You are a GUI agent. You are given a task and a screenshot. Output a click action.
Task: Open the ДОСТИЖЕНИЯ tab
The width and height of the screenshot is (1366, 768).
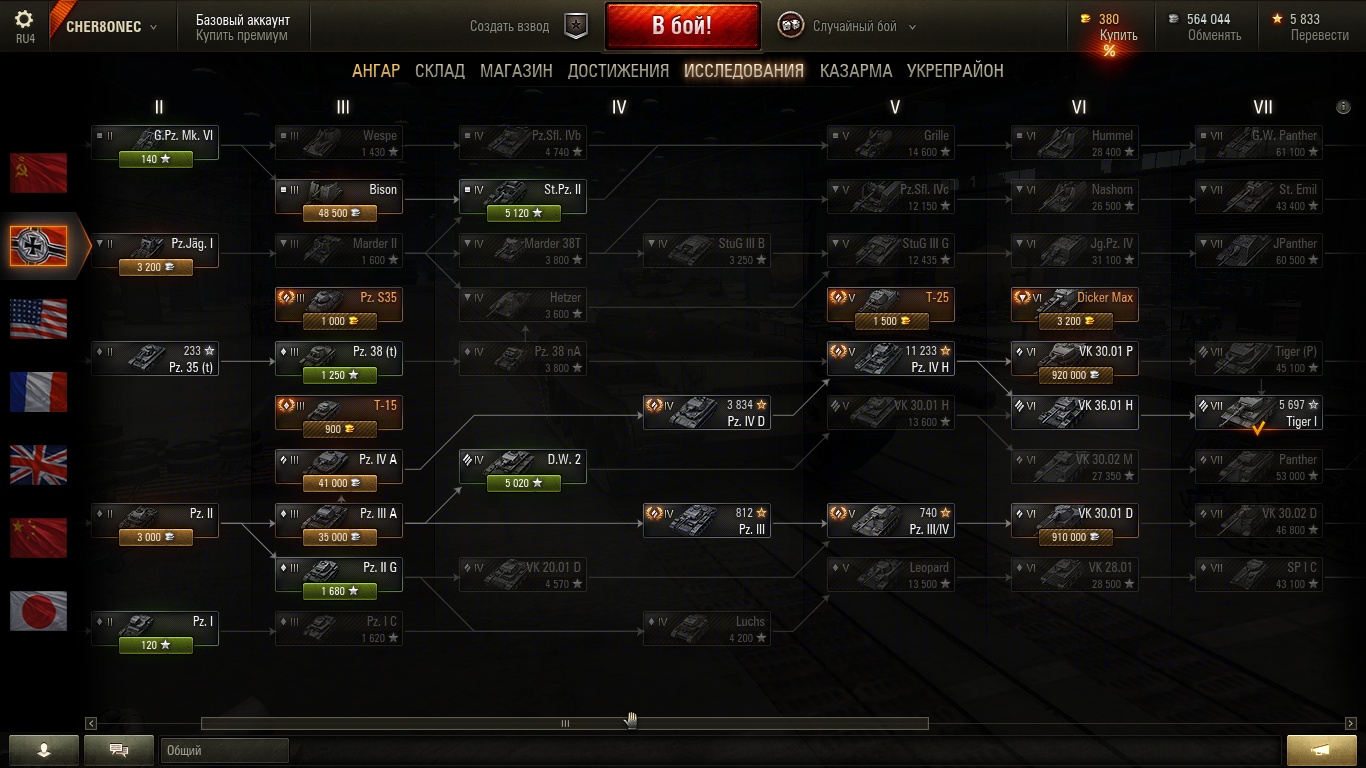click(x=618, y=71)
